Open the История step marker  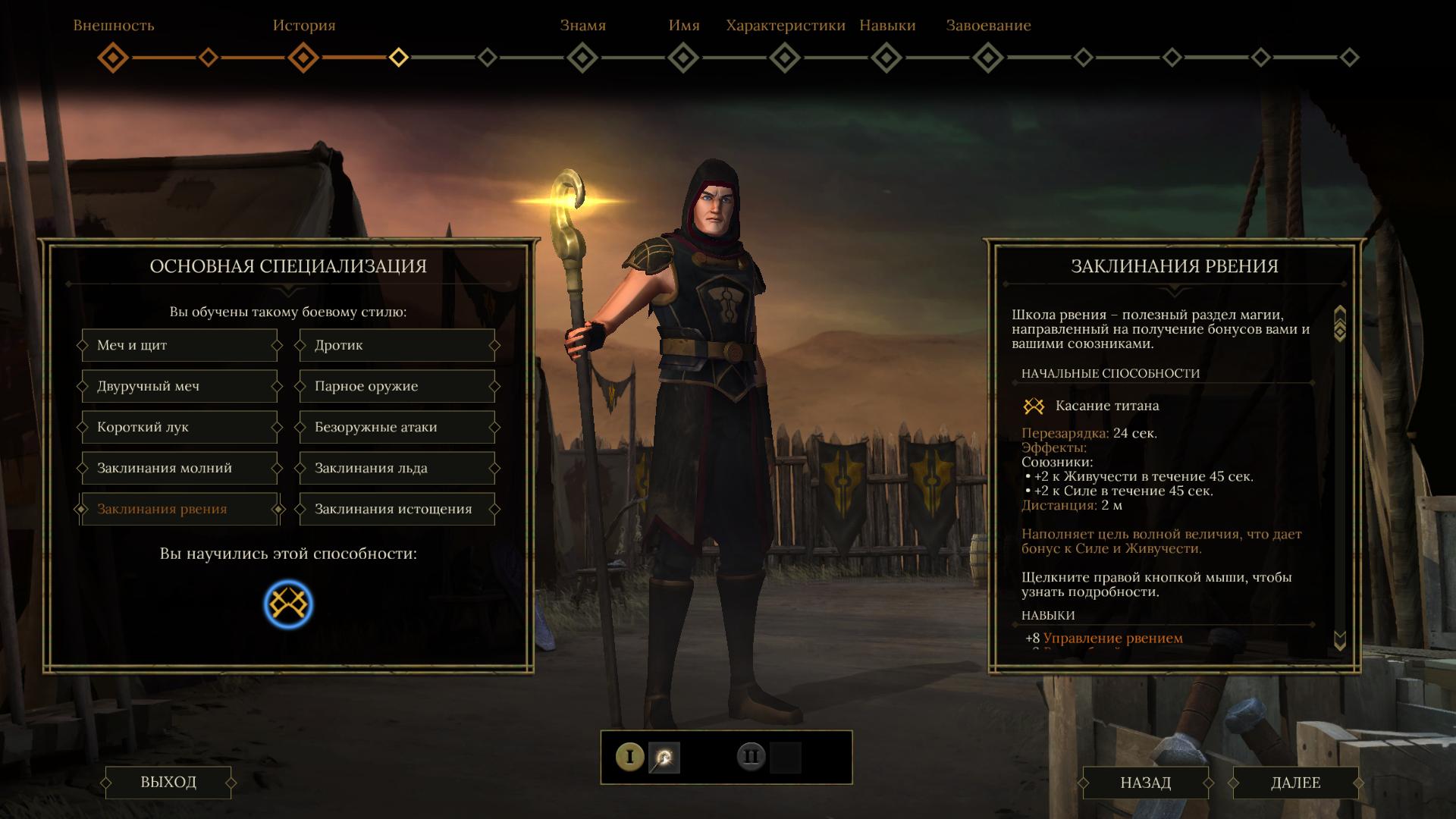coord(303,58)
